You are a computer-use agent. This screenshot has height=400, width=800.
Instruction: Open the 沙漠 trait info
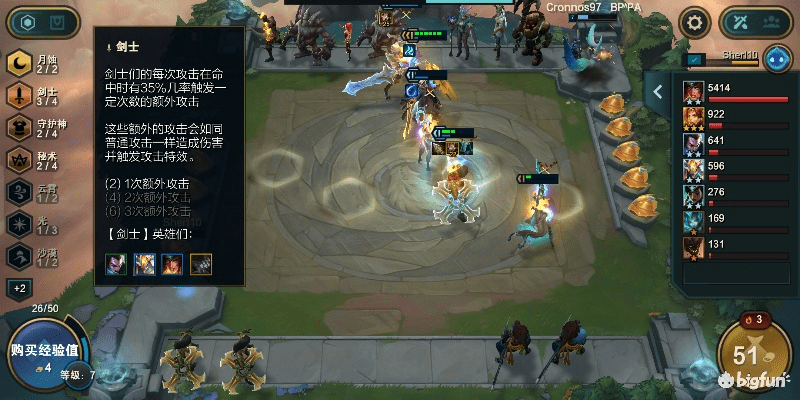pos(34,255)
